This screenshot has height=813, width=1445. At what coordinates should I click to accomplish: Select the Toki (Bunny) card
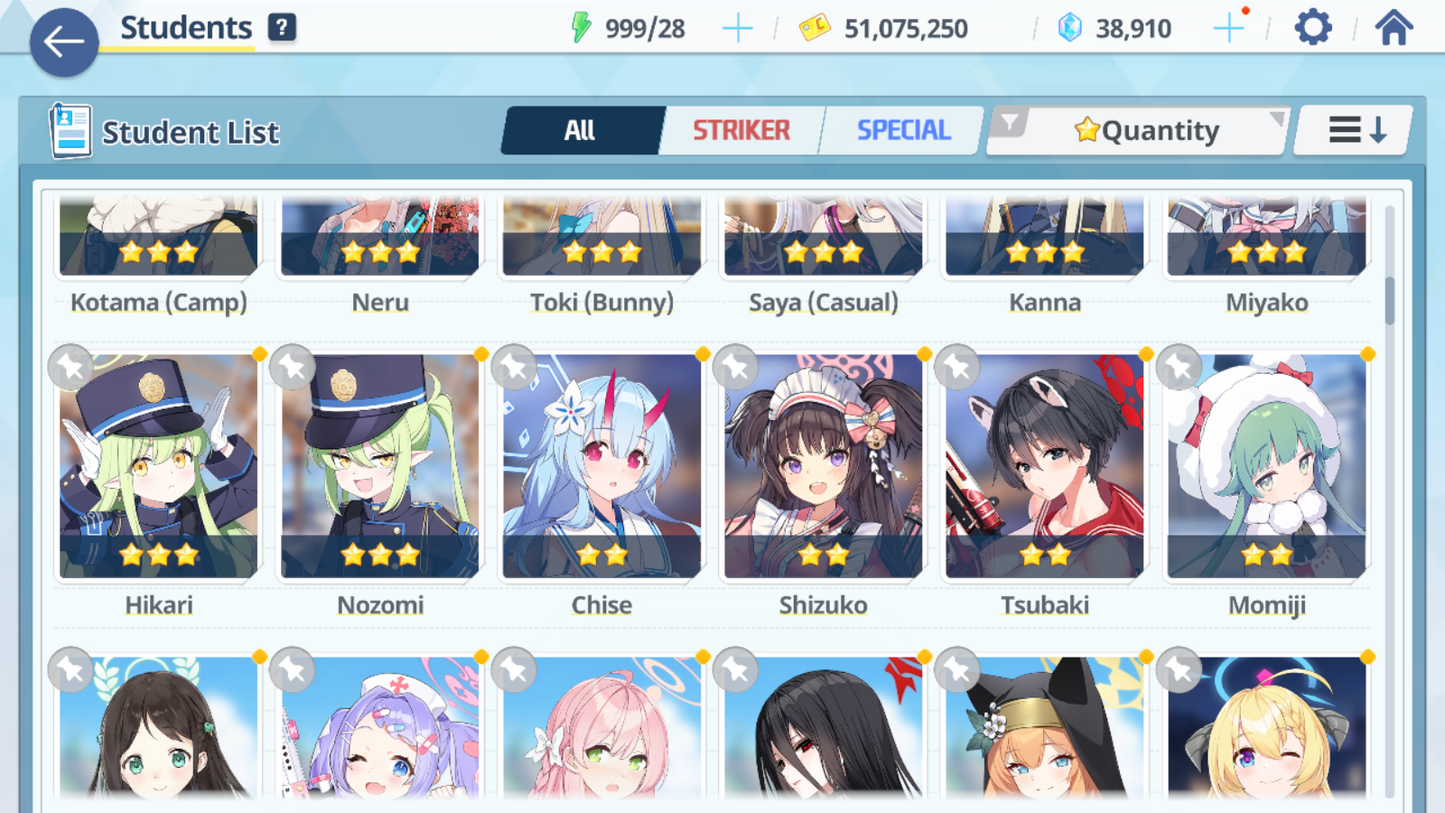click(602, 240)
